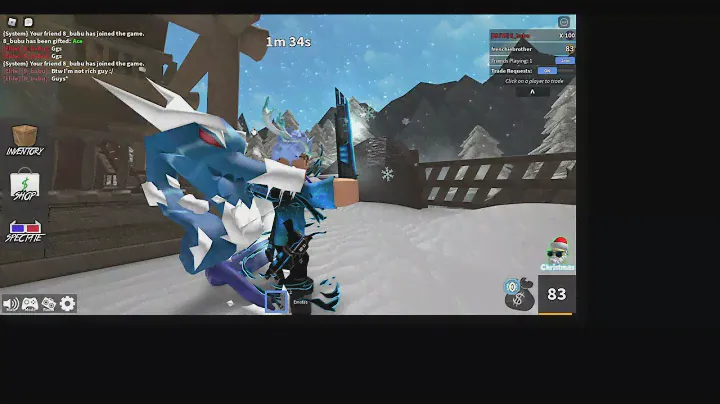Collapse the player list with the arrow
Screen dimensions: 720x404
coord(532,91)
